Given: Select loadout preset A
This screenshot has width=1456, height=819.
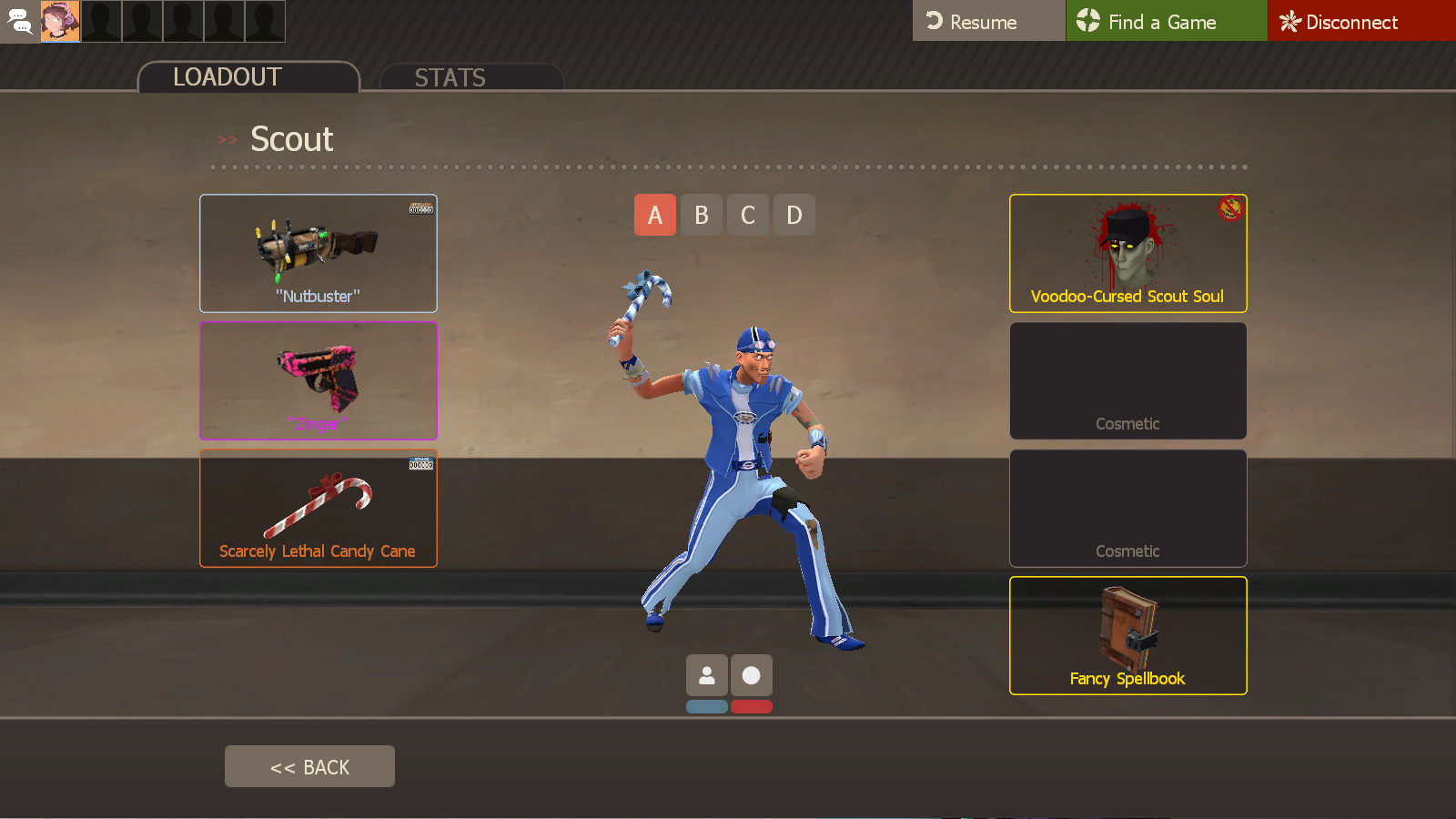Looking at the screenshot, I should pos(655,215).
